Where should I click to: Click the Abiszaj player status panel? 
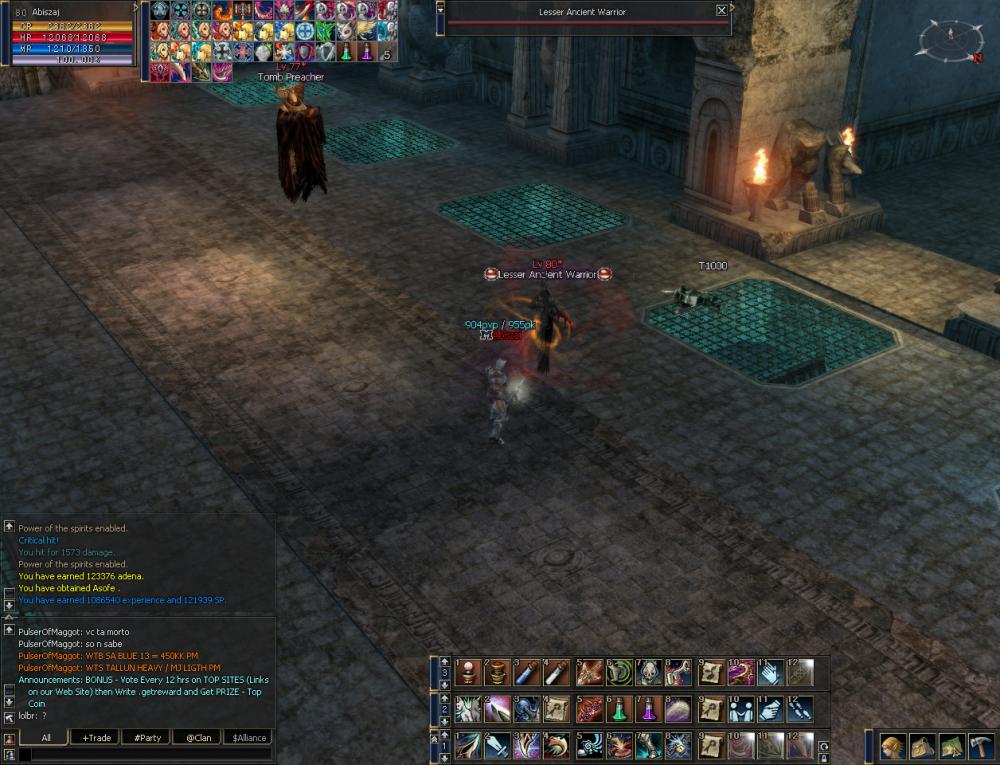pos(70,34)
